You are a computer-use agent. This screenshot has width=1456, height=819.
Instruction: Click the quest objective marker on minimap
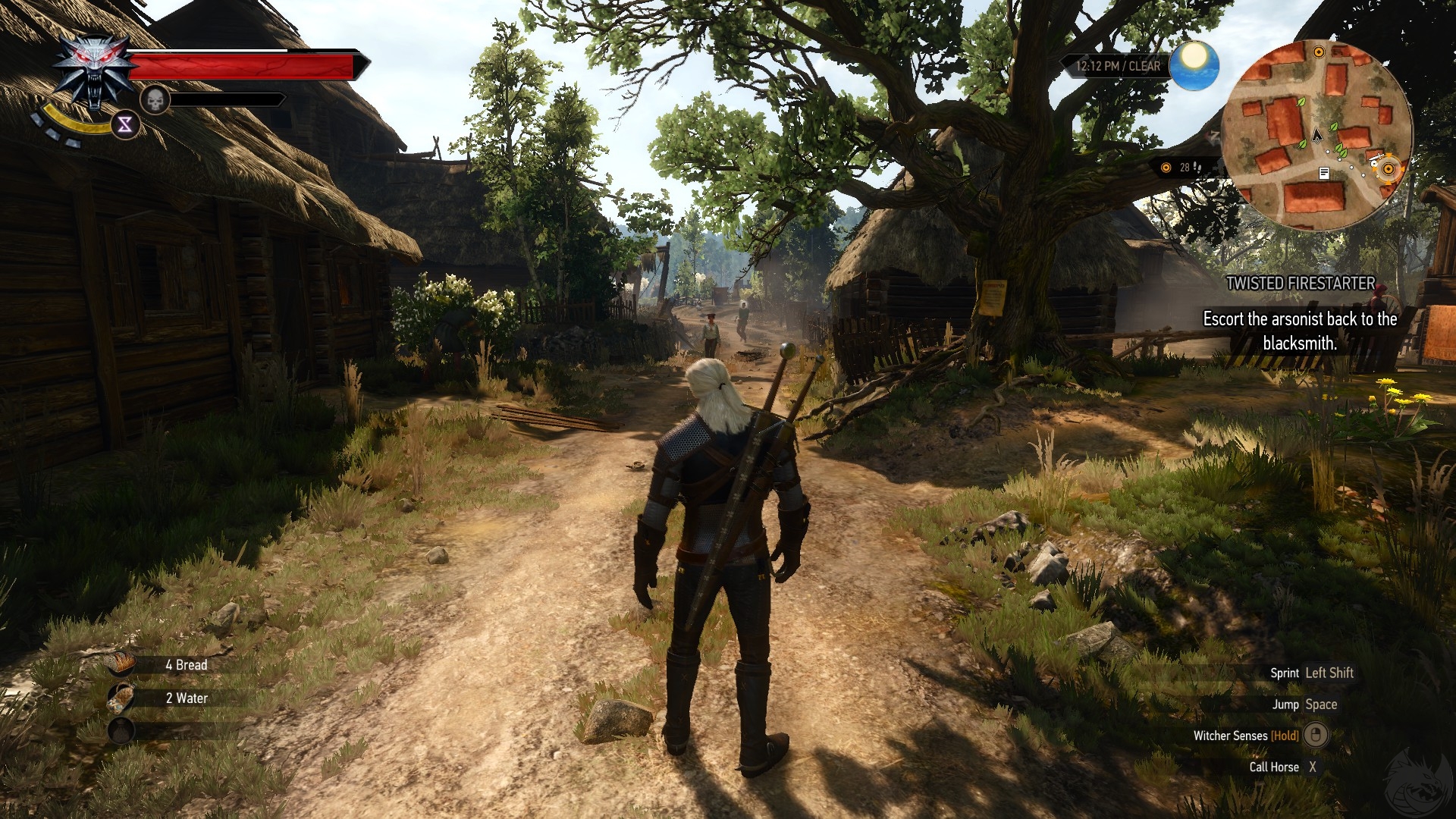[x=1389, y=170]
